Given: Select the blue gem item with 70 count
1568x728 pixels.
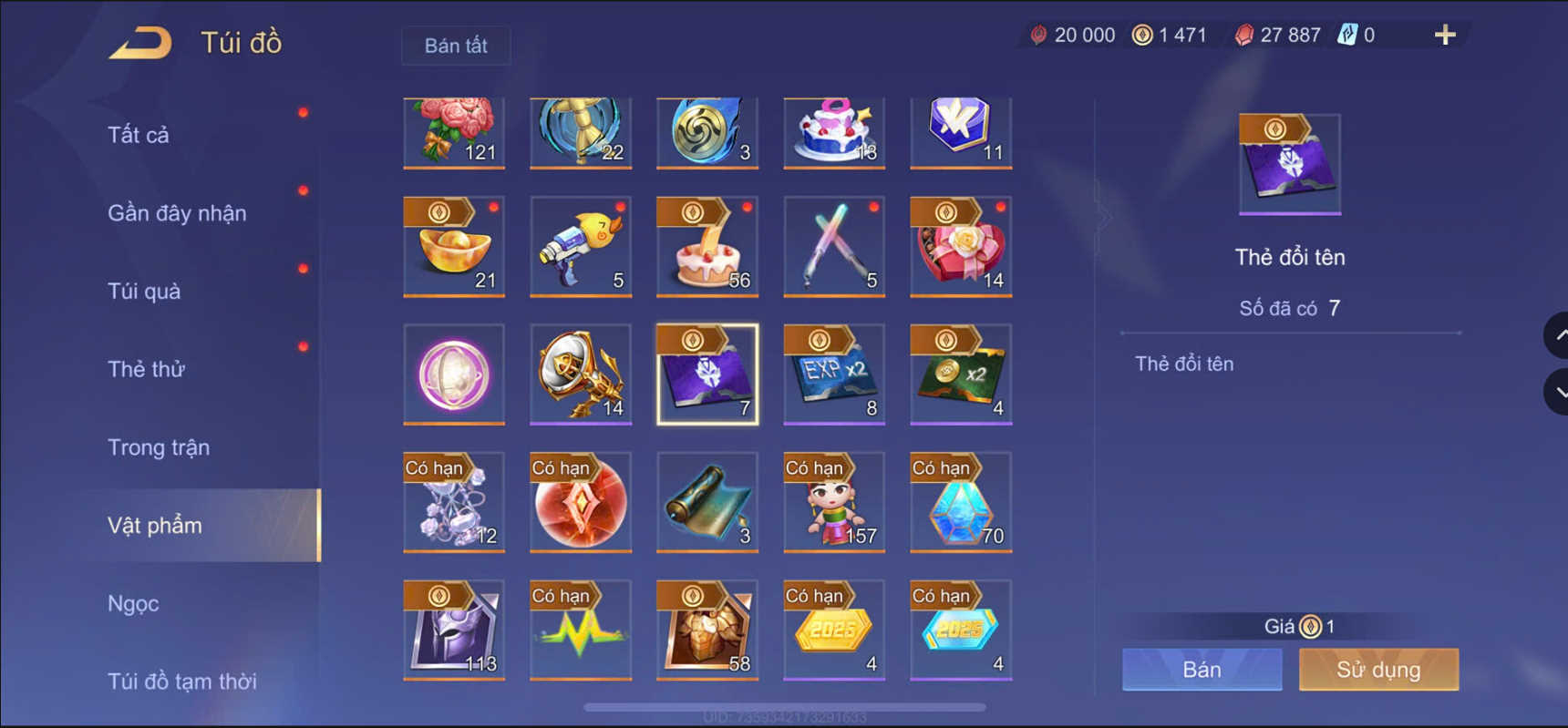Looking at the screenshot, I should [959, 502].
